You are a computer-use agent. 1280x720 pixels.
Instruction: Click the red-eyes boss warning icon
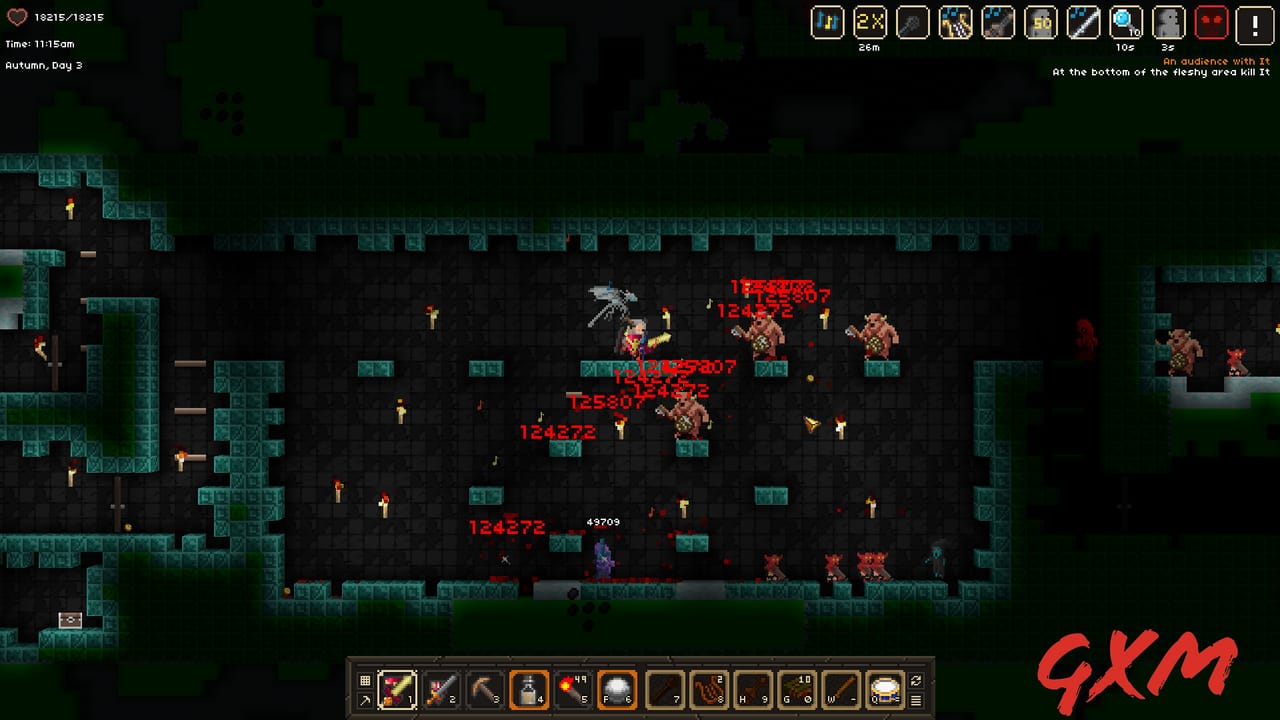(x=1212, y=23)
